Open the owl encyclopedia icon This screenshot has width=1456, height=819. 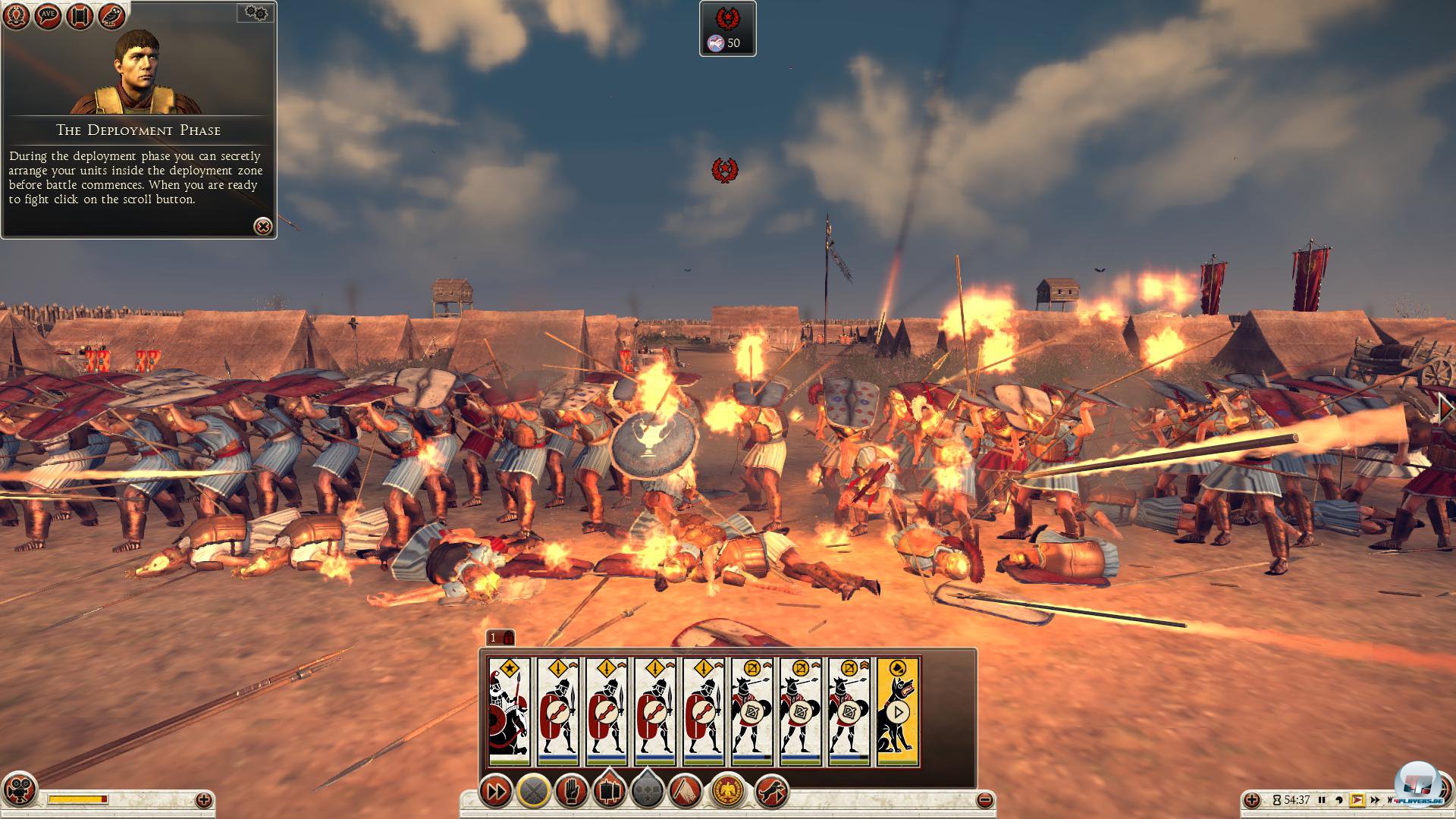[x=111, y=17]
